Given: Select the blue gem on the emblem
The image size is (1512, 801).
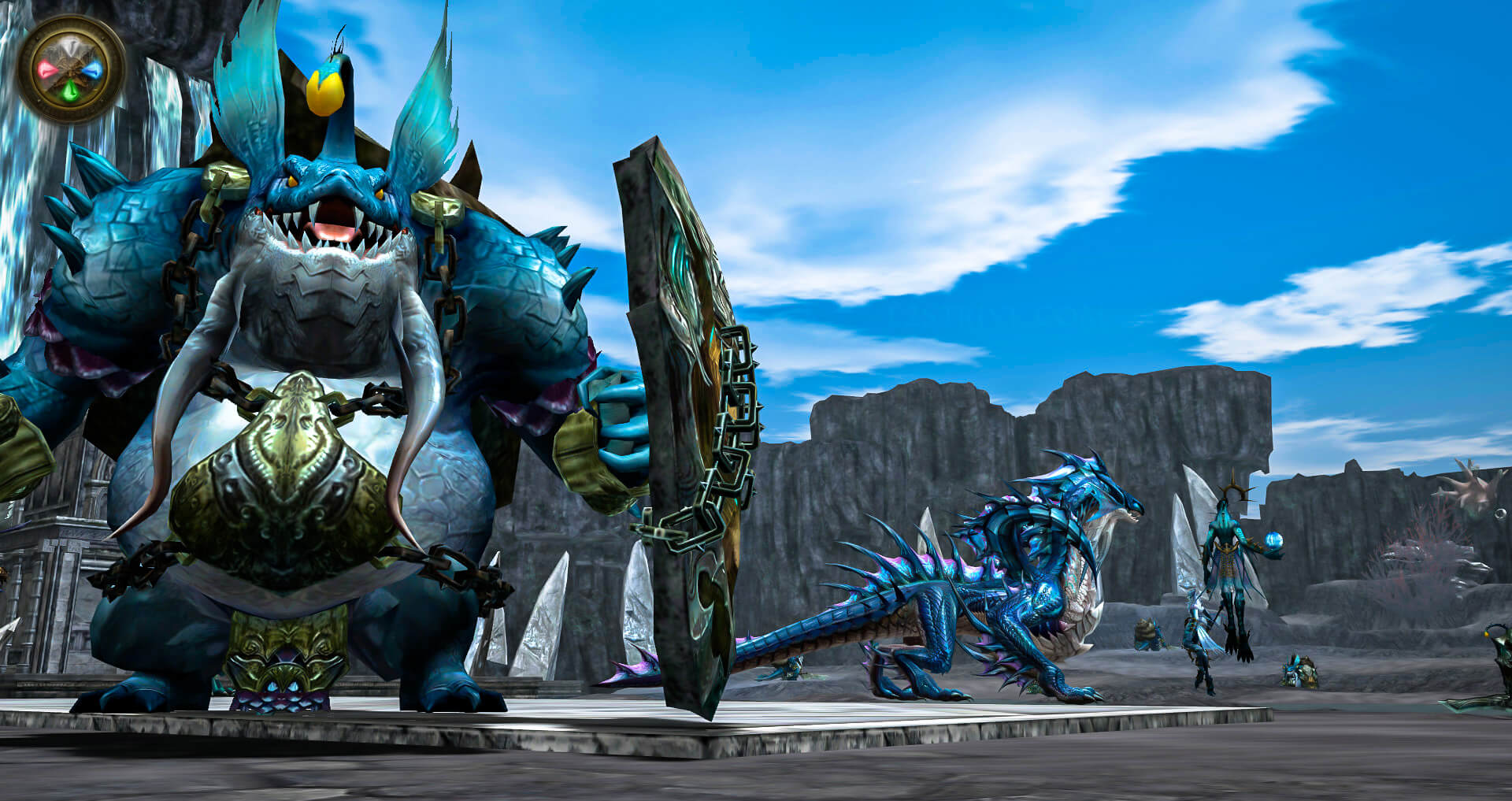Looking at the screenshot, I should click(x=94, y=70).
